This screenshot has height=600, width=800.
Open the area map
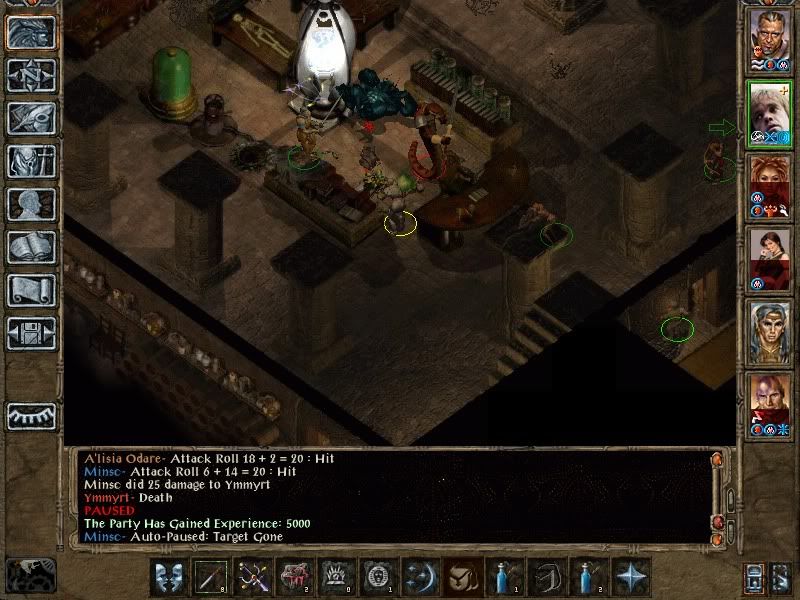click(x=30, y=75)
